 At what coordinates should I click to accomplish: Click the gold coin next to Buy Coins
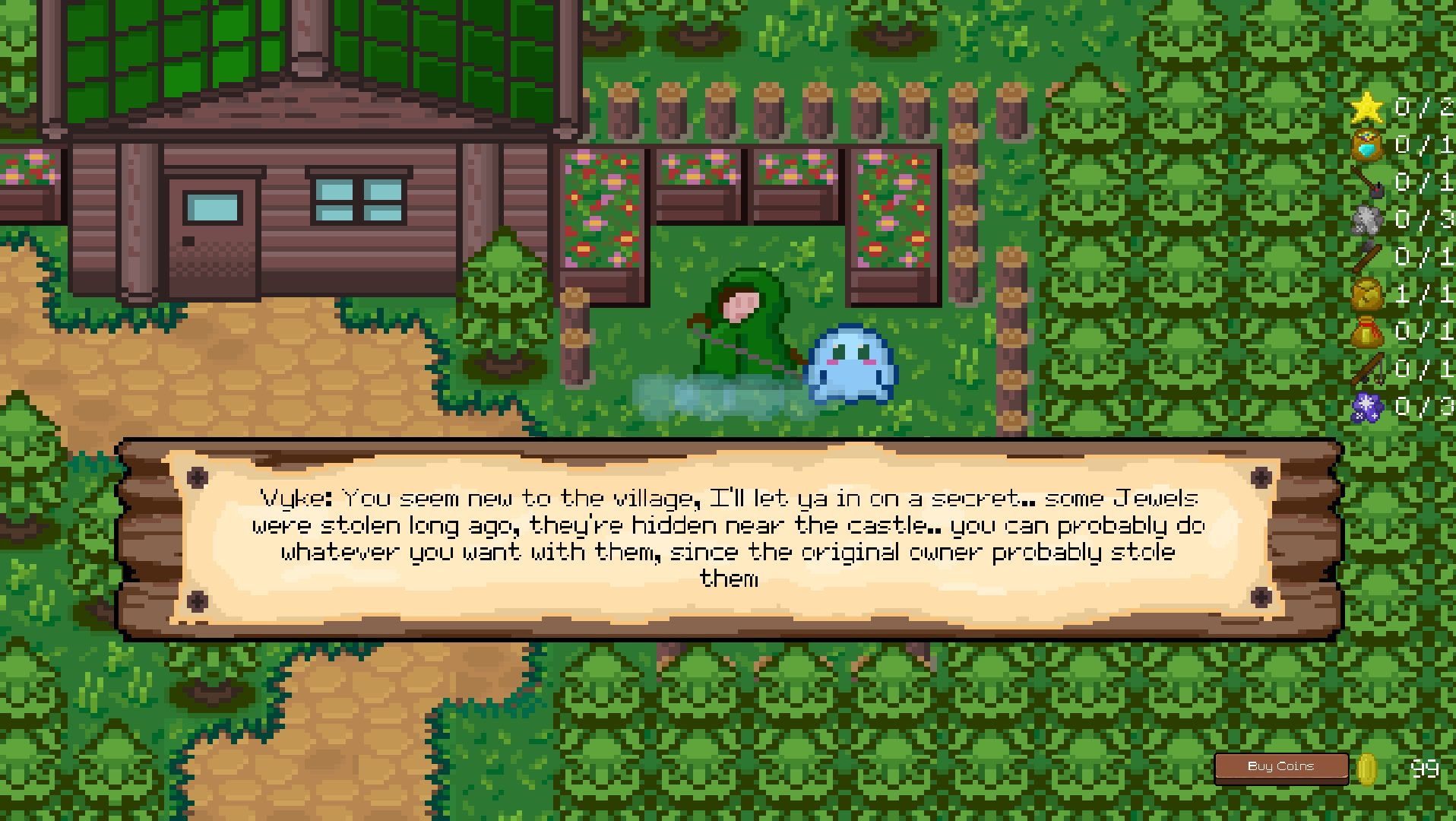tap(1366, 768)
